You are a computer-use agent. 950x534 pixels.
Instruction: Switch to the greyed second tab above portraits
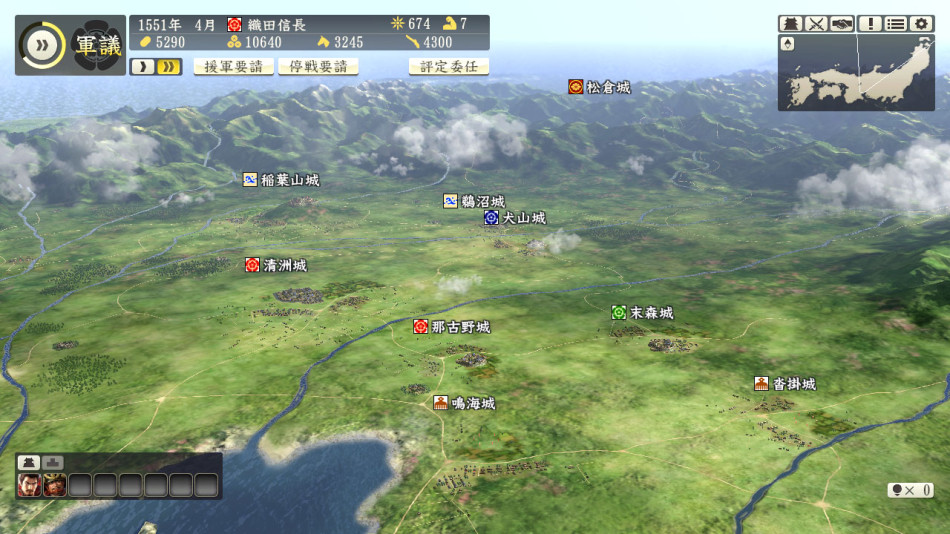click(54, 462)
